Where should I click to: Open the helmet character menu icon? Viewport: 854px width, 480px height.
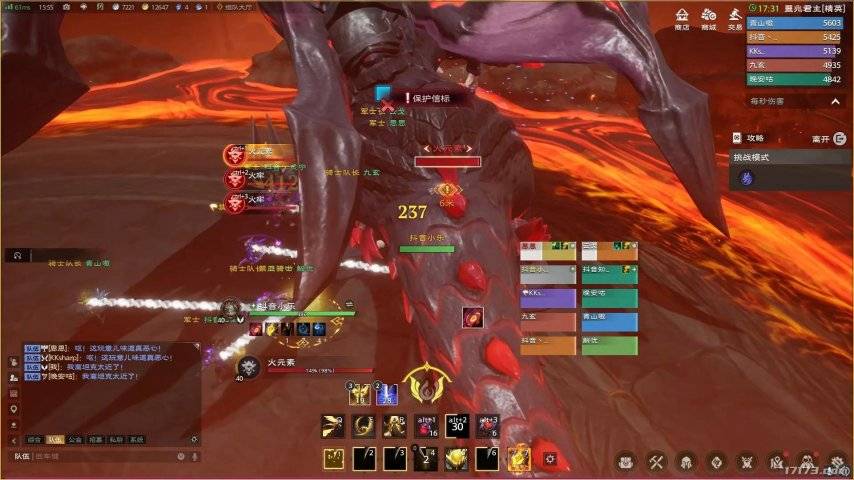coord(686,462)
